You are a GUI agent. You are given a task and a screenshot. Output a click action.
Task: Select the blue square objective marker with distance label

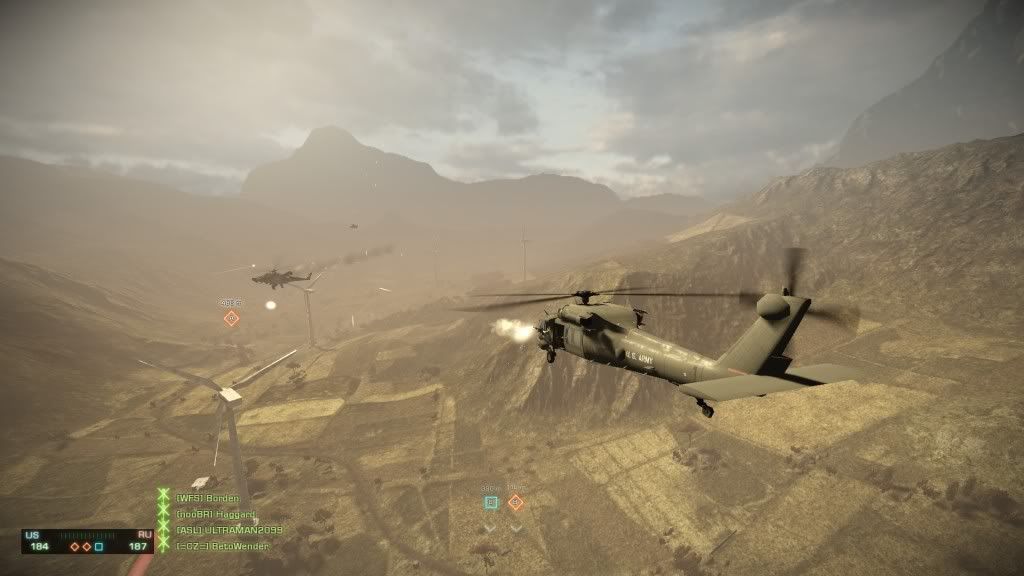click(490, 503)
